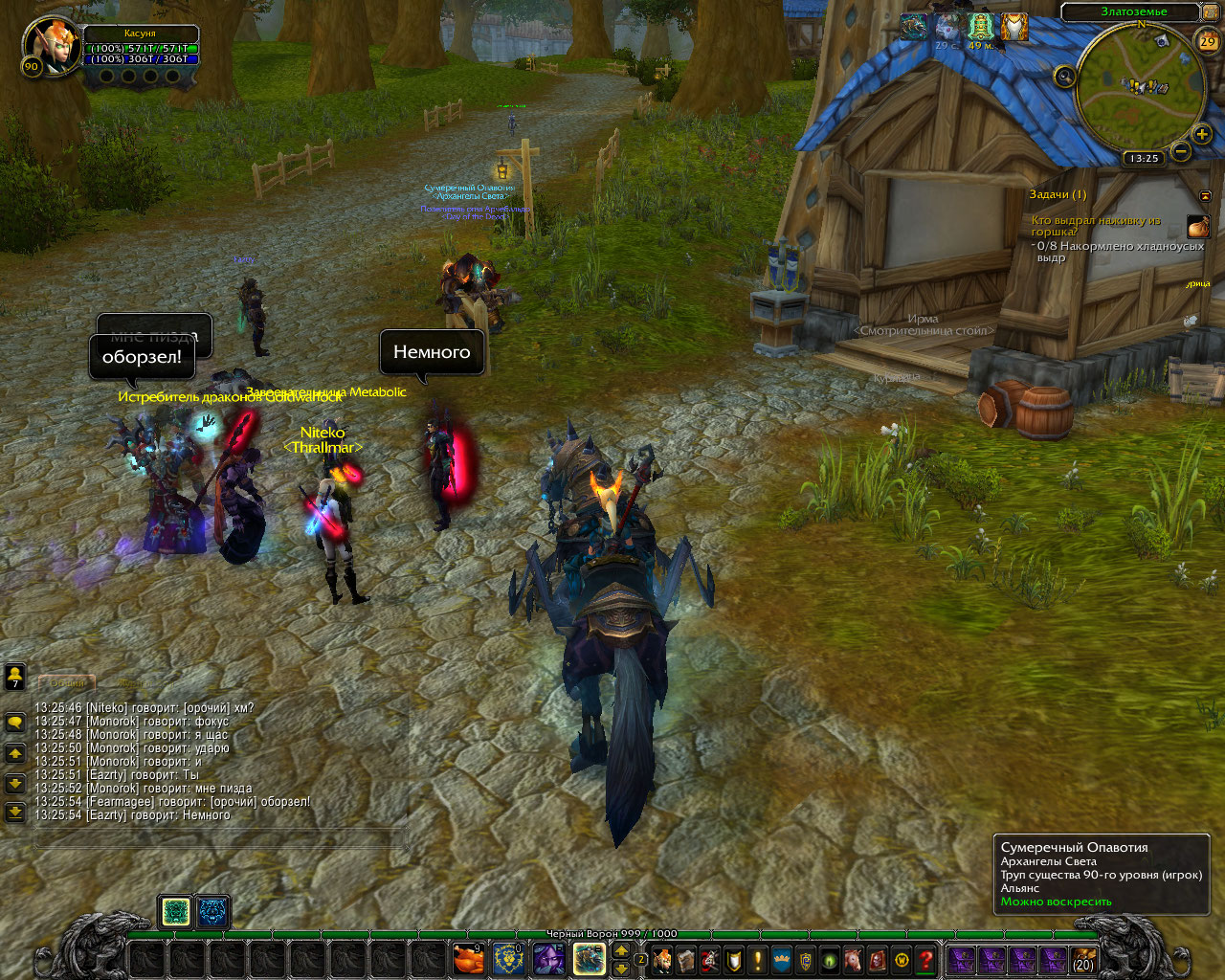Click the green bell buff icon
Screen dimensions: 1225x980
(x=979, y=26)
